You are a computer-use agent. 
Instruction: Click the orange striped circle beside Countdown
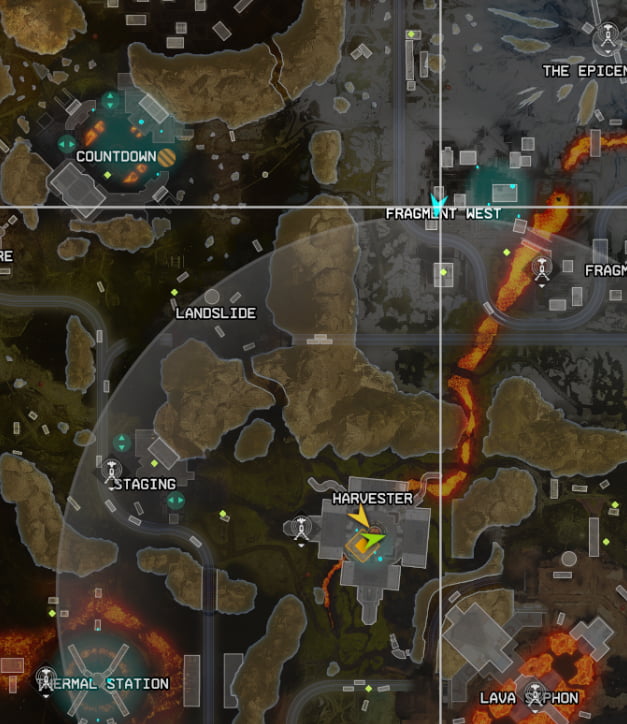[x=167, y=157]
